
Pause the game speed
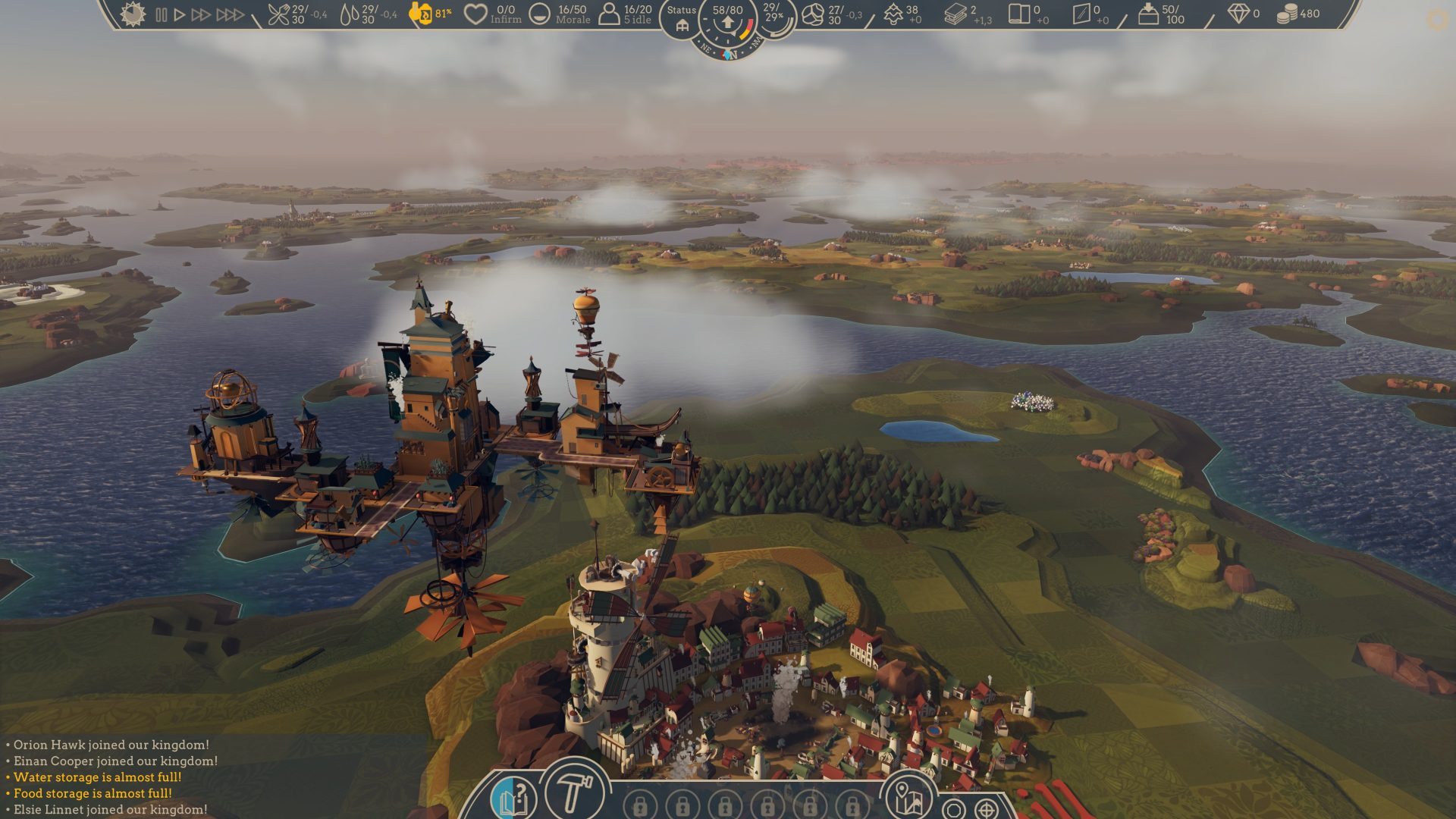(161, 14)
